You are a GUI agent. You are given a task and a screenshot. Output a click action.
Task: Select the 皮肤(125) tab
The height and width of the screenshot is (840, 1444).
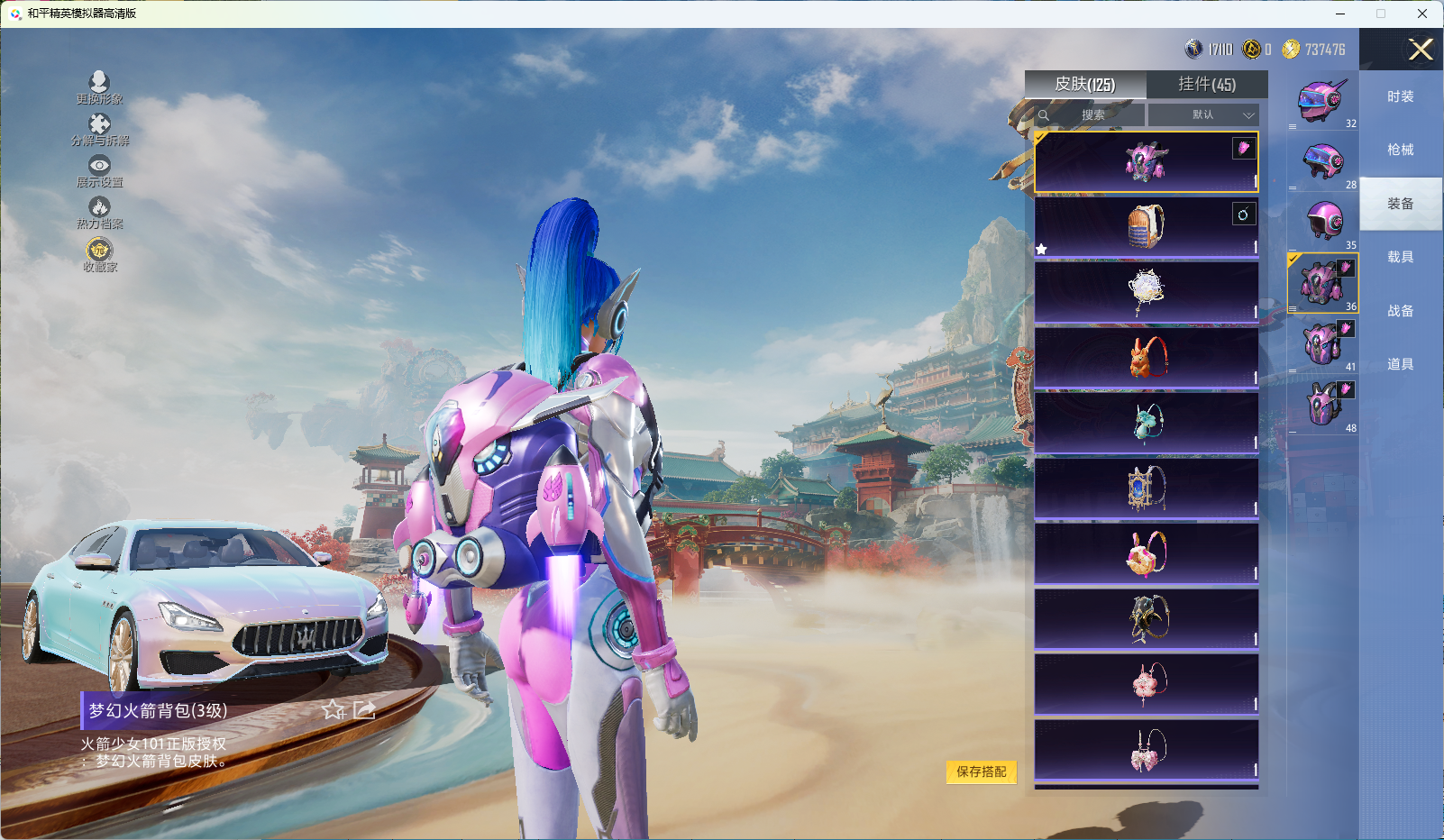pos(1085,85)
